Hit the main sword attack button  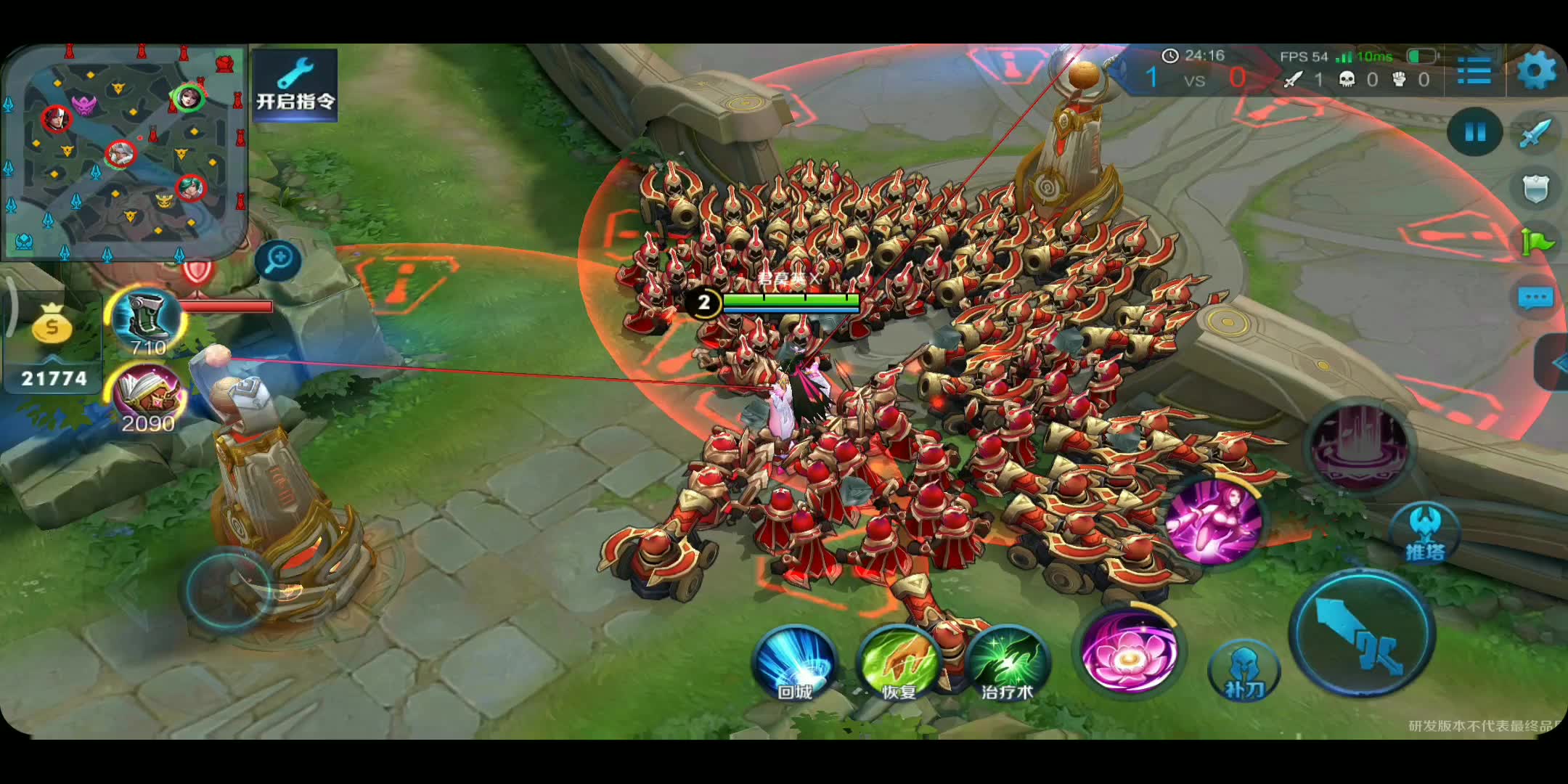tap(1363, 632)
